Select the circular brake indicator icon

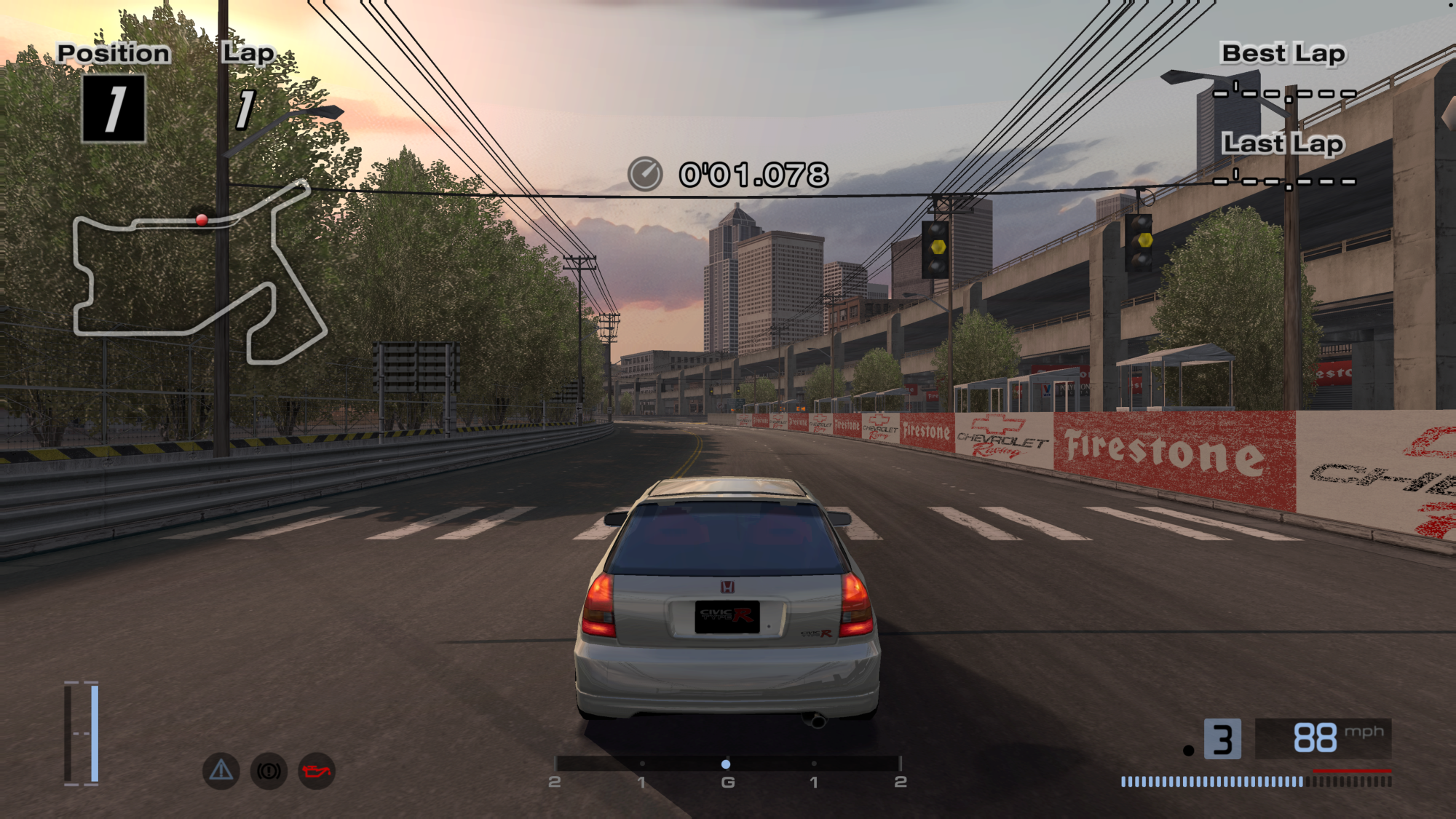tap(269, 771)
